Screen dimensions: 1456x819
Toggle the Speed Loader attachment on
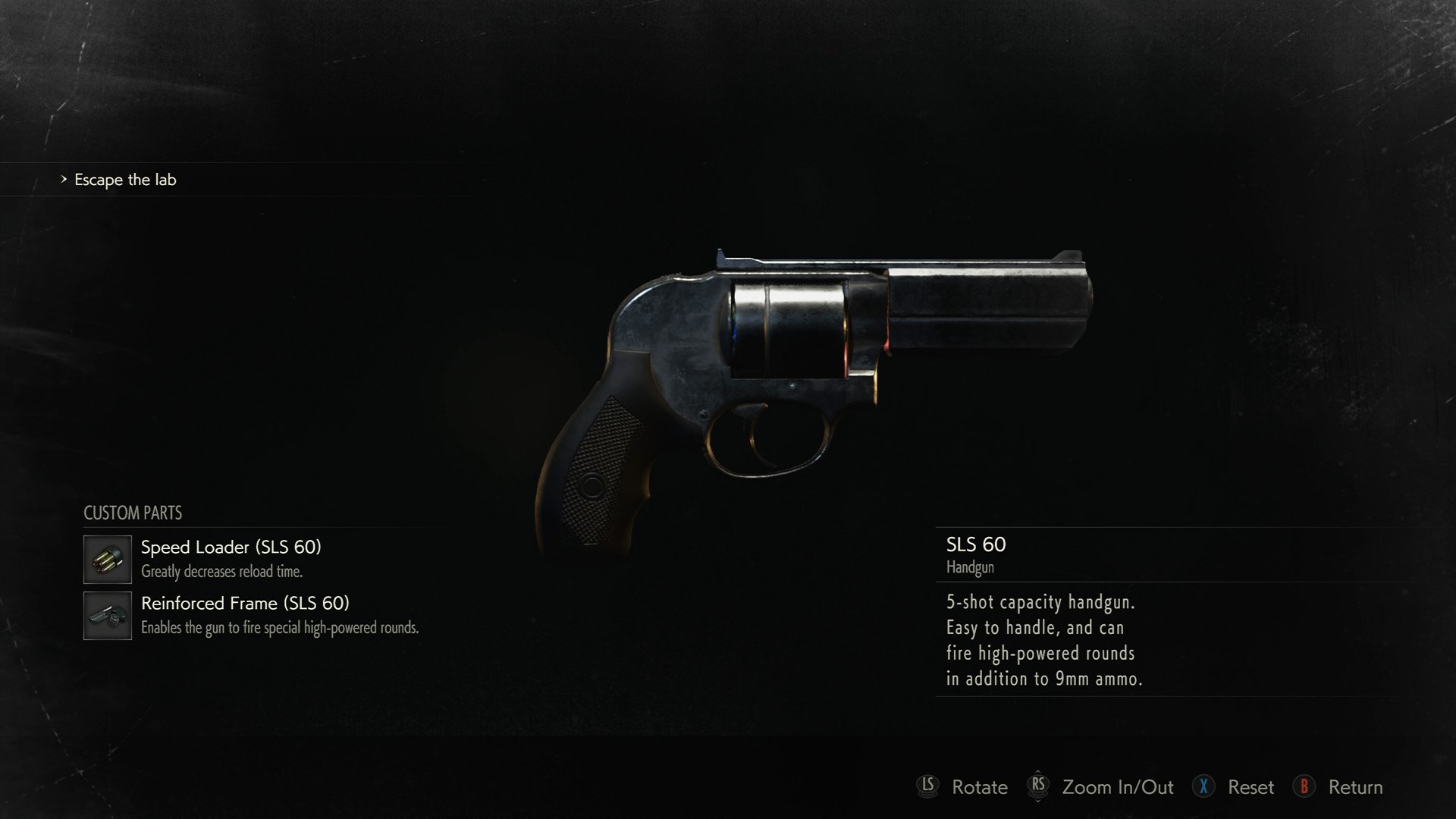231,548
